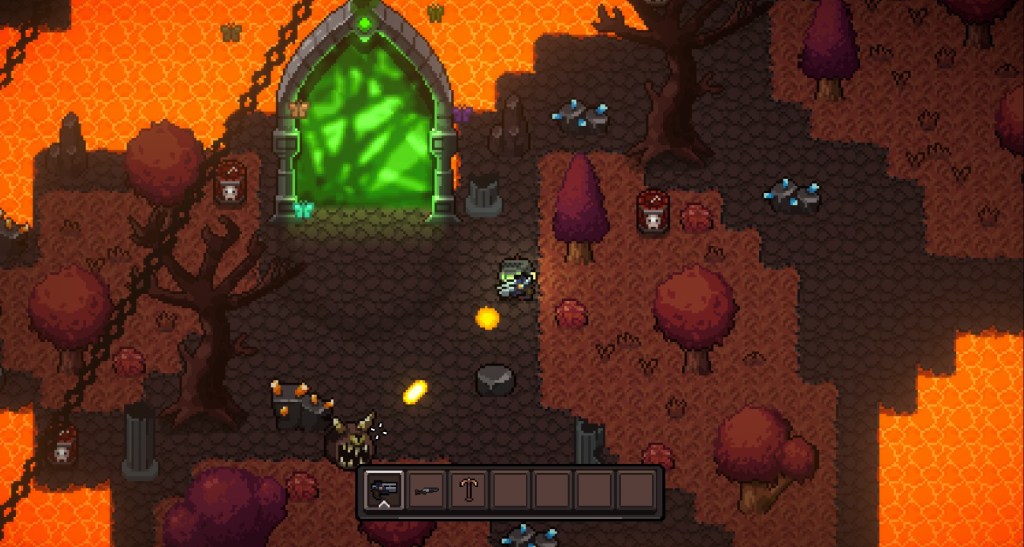
Task: Switch to the shotgun hotbar slot
Action: click(x=427, y=490)
